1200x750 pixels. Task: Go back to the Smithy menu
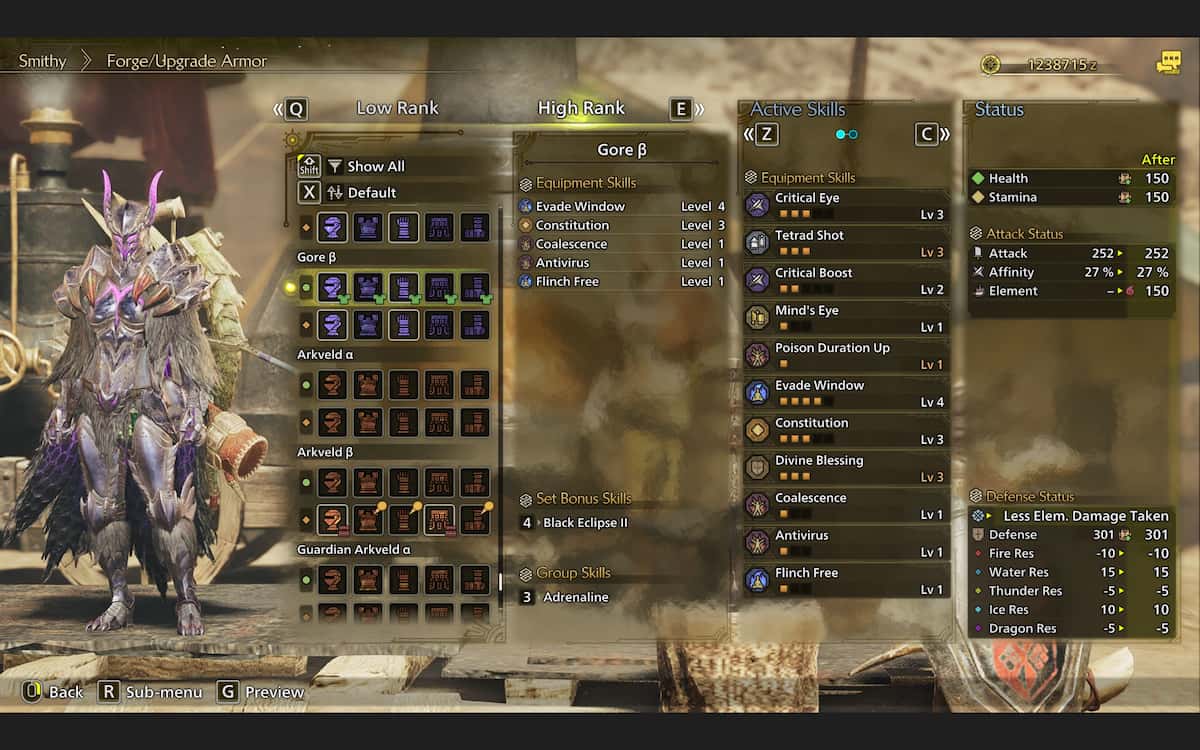point(42,61)
